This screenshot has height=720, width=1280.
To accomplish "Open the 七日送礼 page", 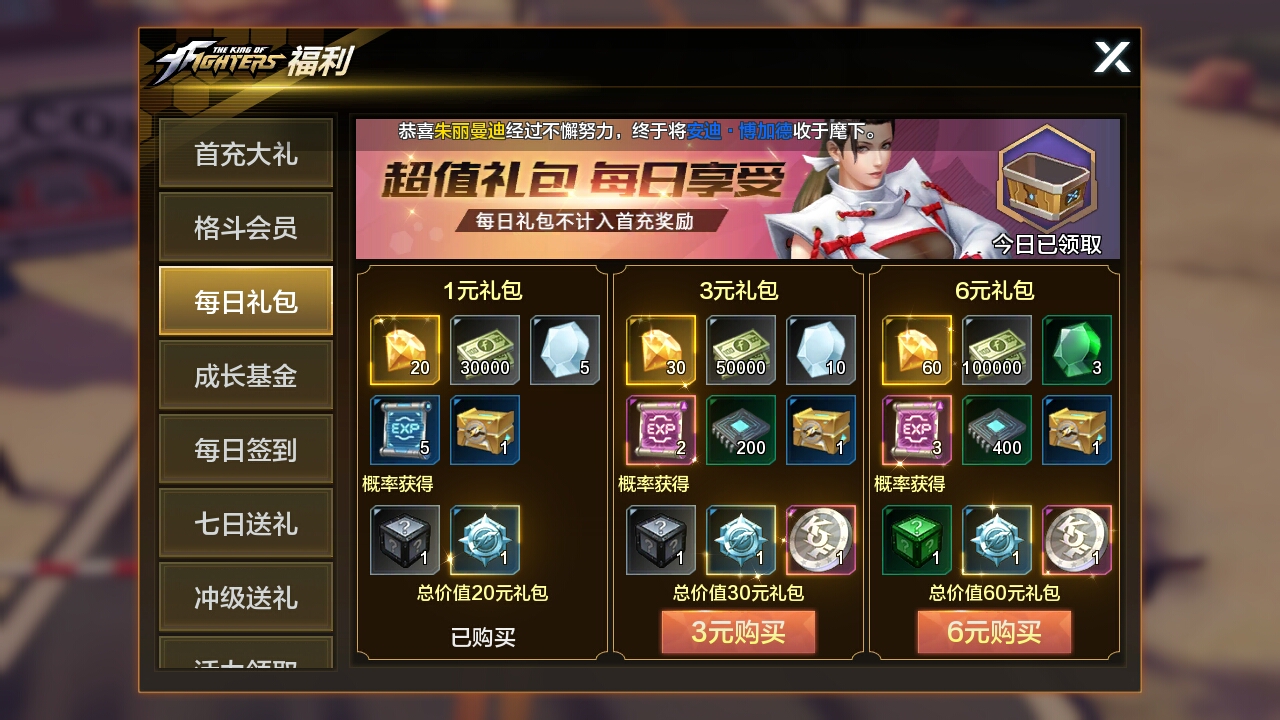I will 245,523.
